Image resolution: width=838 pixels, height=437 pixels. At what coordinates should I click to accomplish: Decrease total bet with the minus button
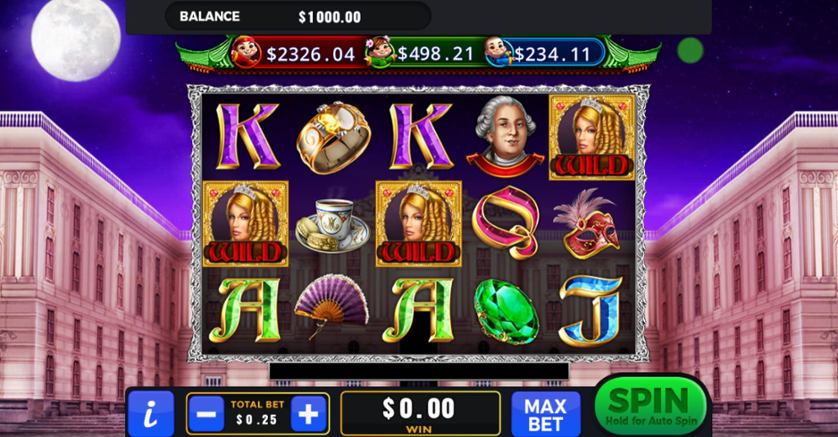[208, 412]
